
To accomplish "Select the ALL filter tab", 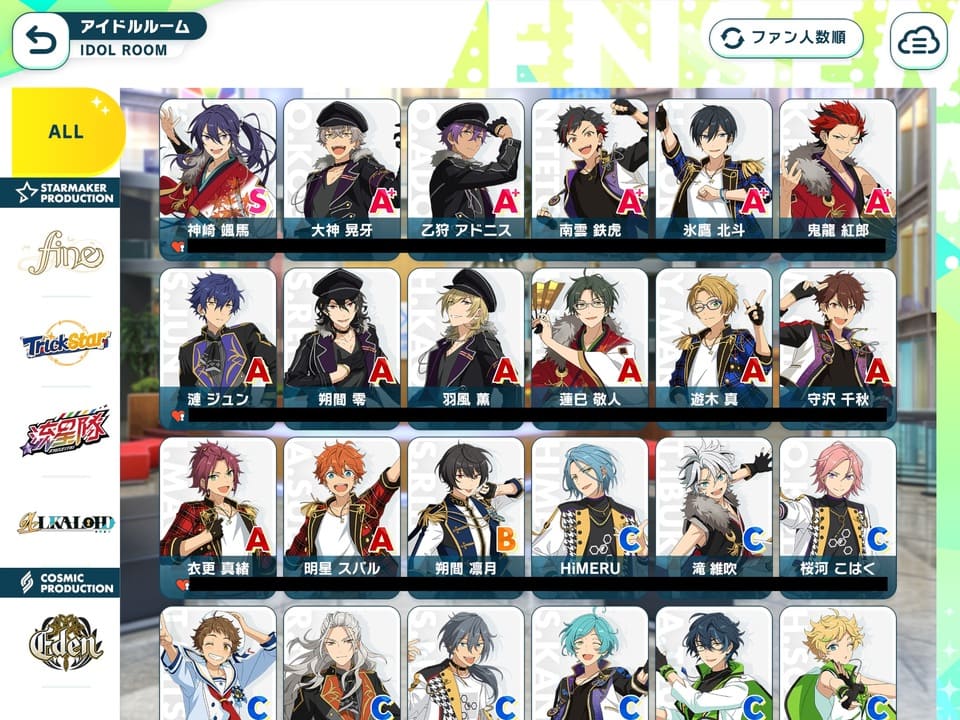I will click(66, 131).
